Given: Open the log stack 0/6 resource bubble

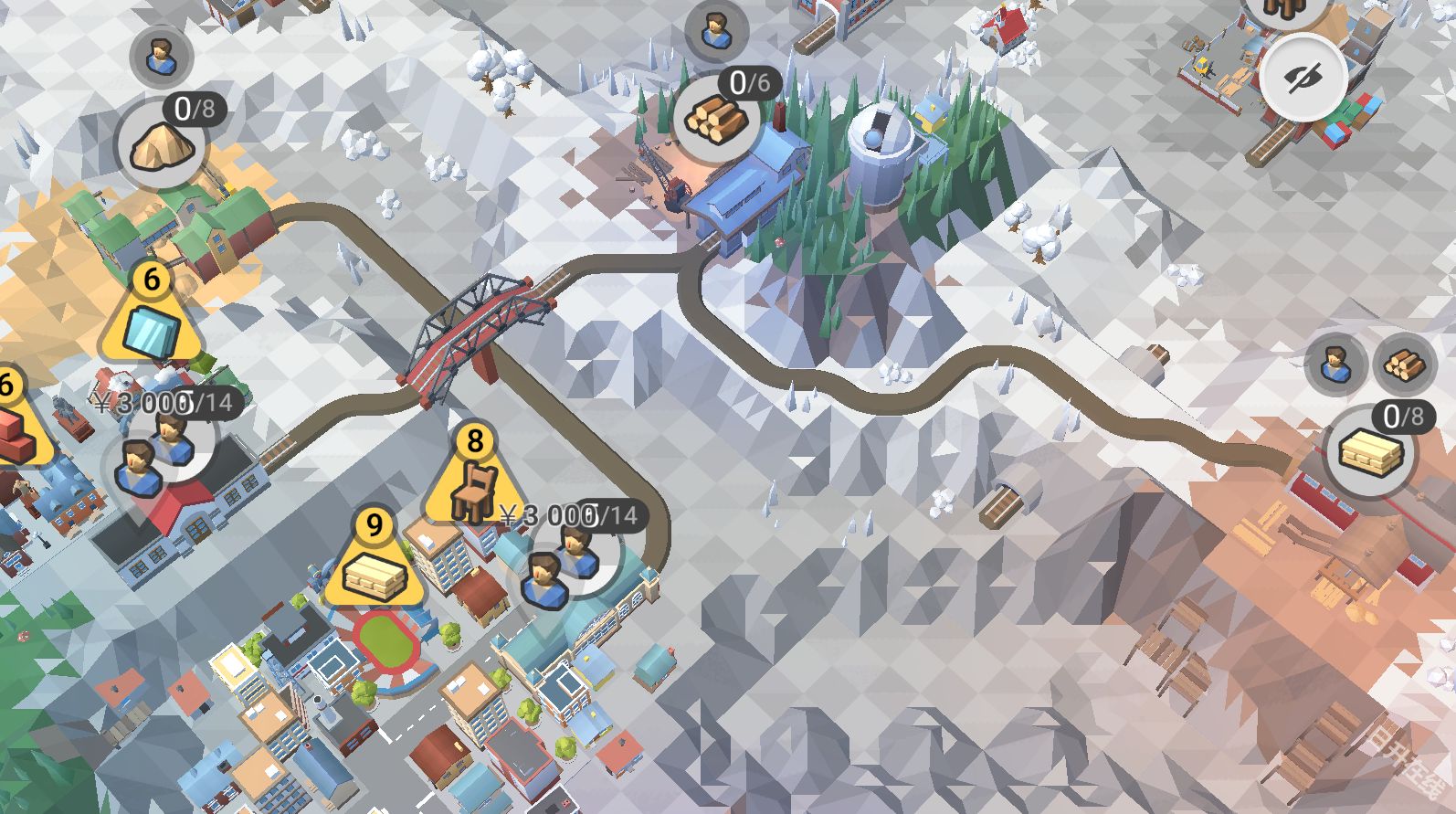Looking at the screenshot, I should [717, 117].
